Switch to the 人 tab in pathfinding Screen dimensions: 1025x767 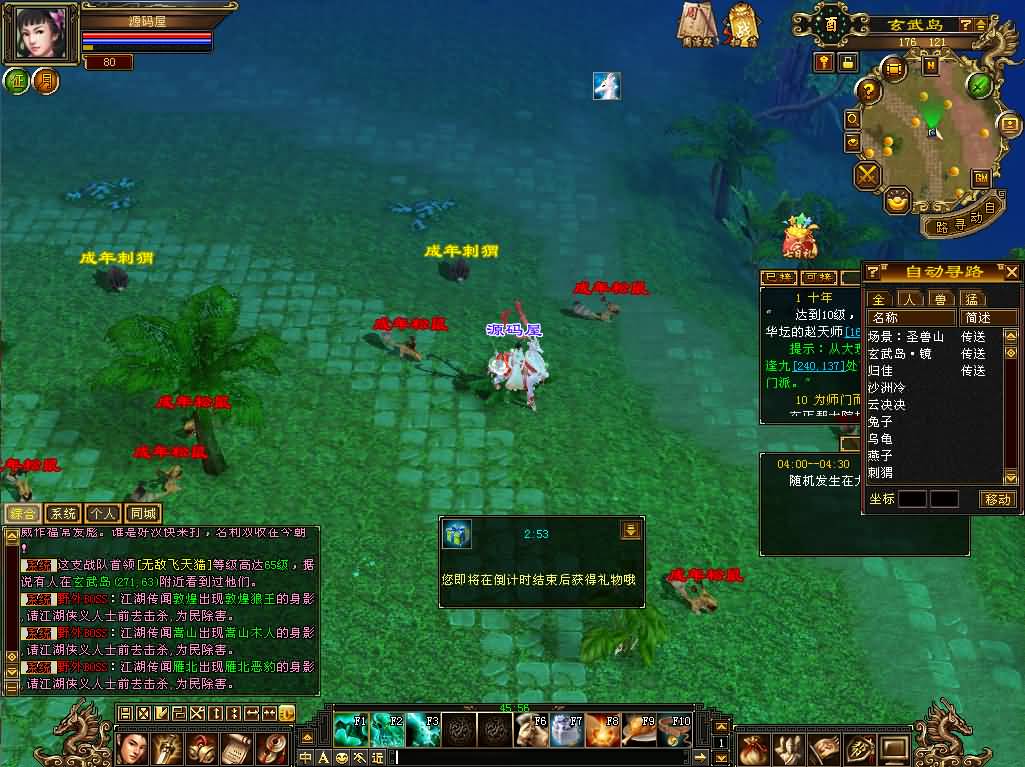[909, 299]
